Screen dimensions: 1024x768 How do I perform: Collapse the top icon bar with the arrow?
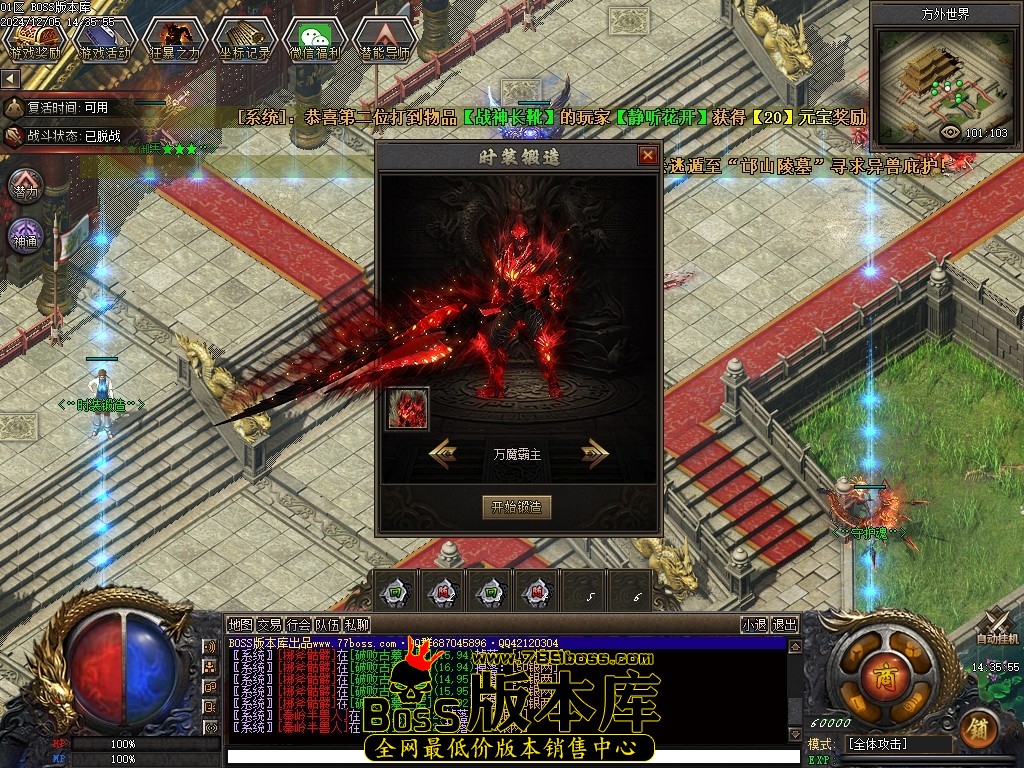coord(10,78)
